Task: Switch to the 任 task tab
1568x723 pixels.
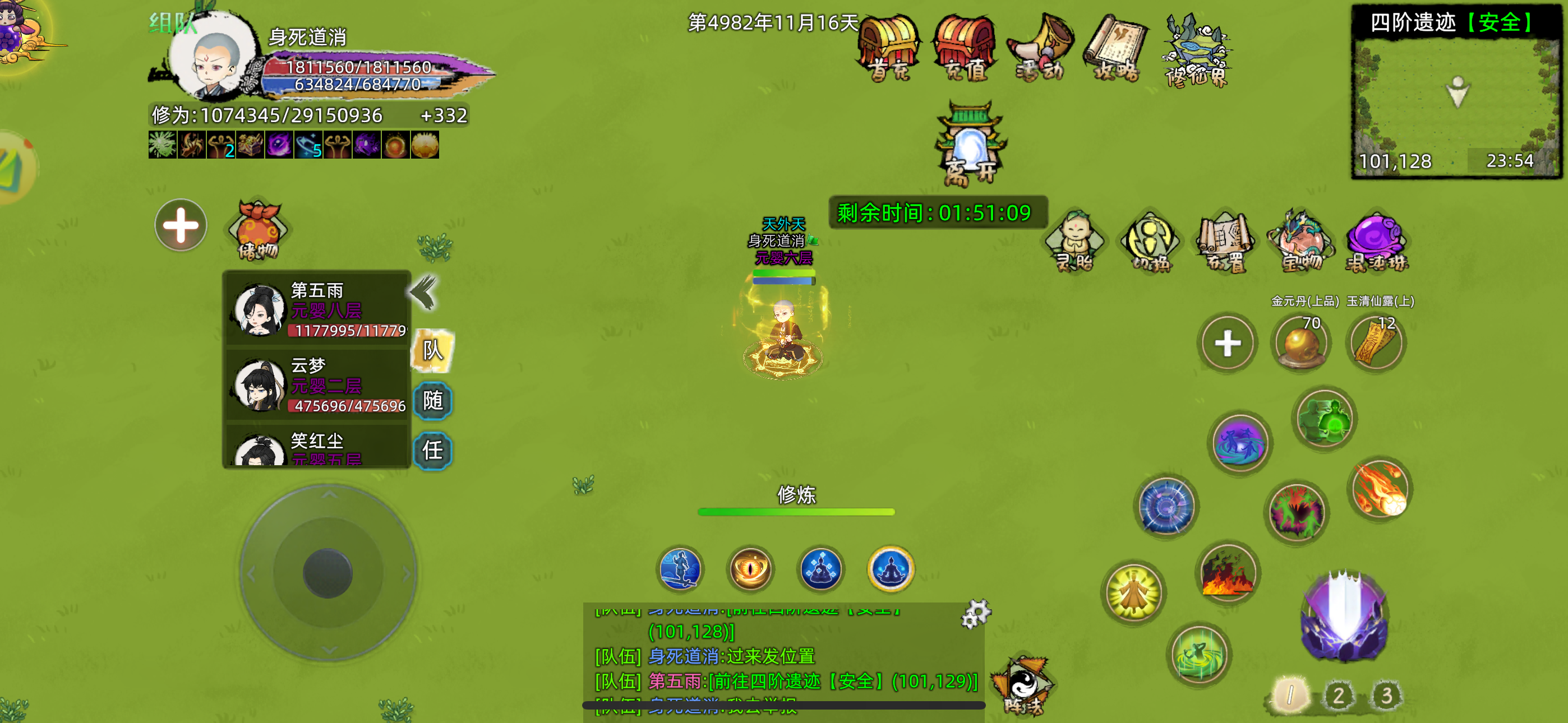Action: coord(434,451)
